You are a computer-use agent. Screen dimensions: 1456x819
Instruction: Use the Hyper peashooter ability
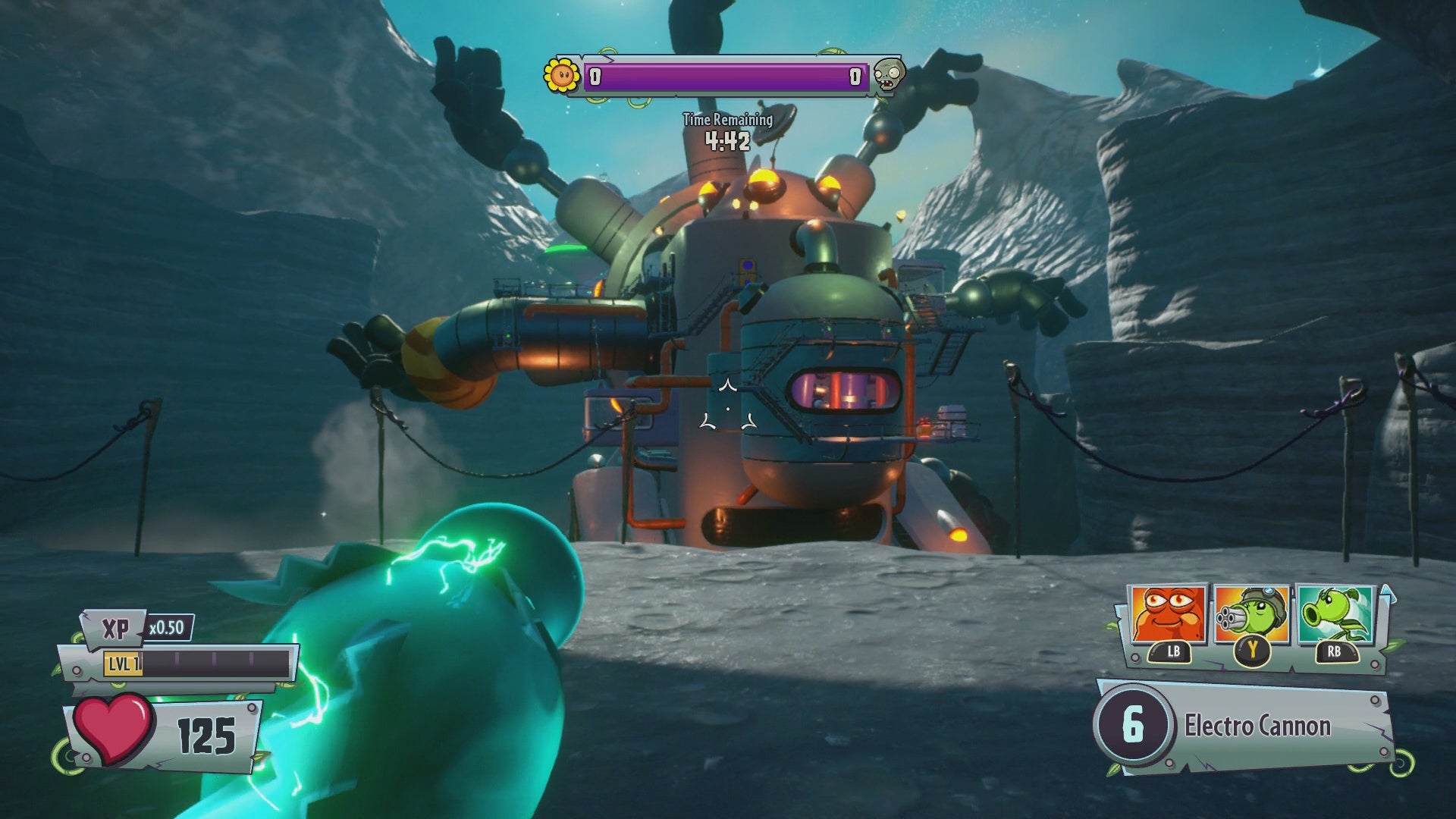coord(1335,615)
